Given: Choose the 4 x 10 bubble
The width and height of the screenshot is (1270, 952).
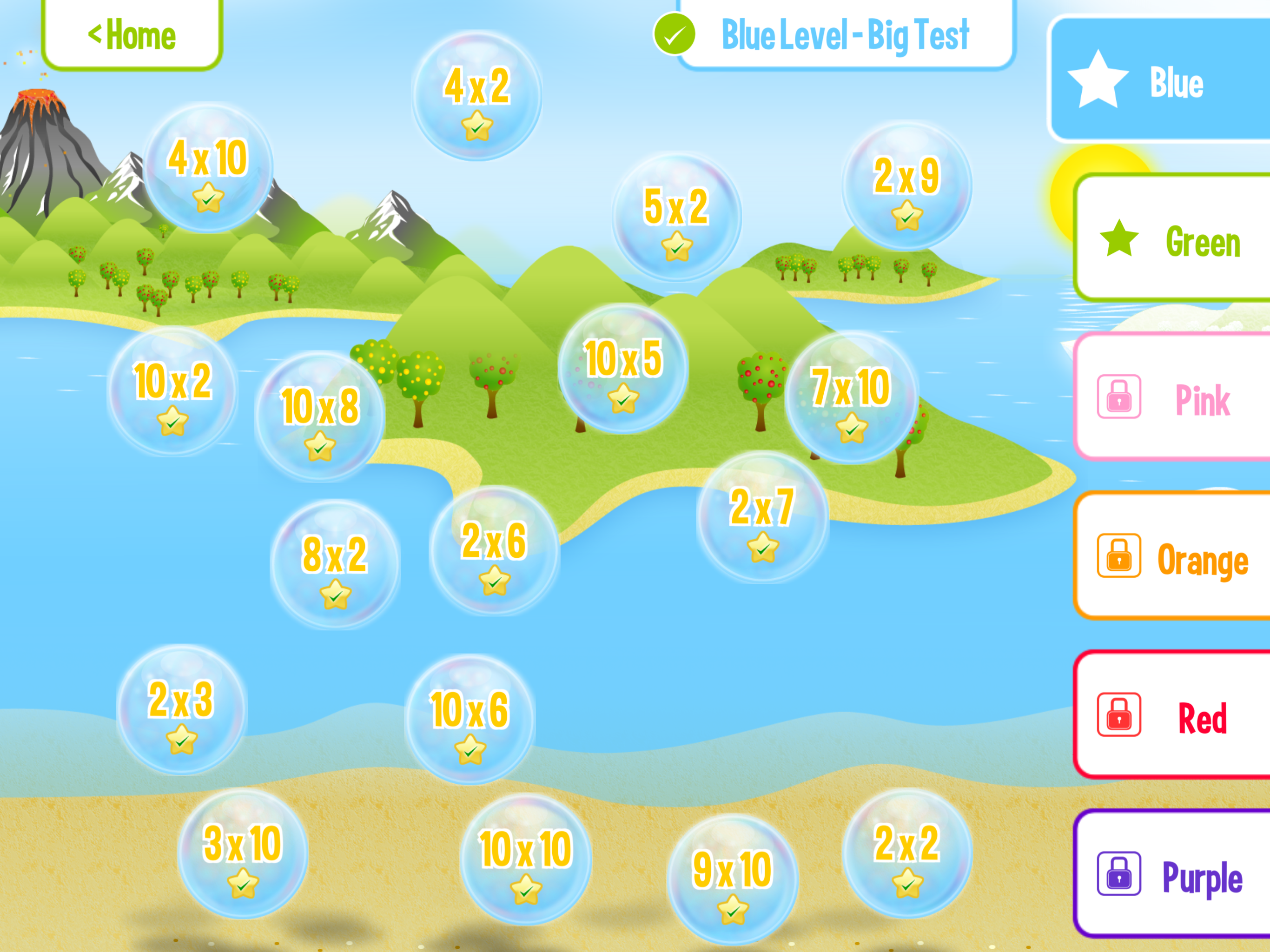Looking at the screenshot, I should coord(208,168).
